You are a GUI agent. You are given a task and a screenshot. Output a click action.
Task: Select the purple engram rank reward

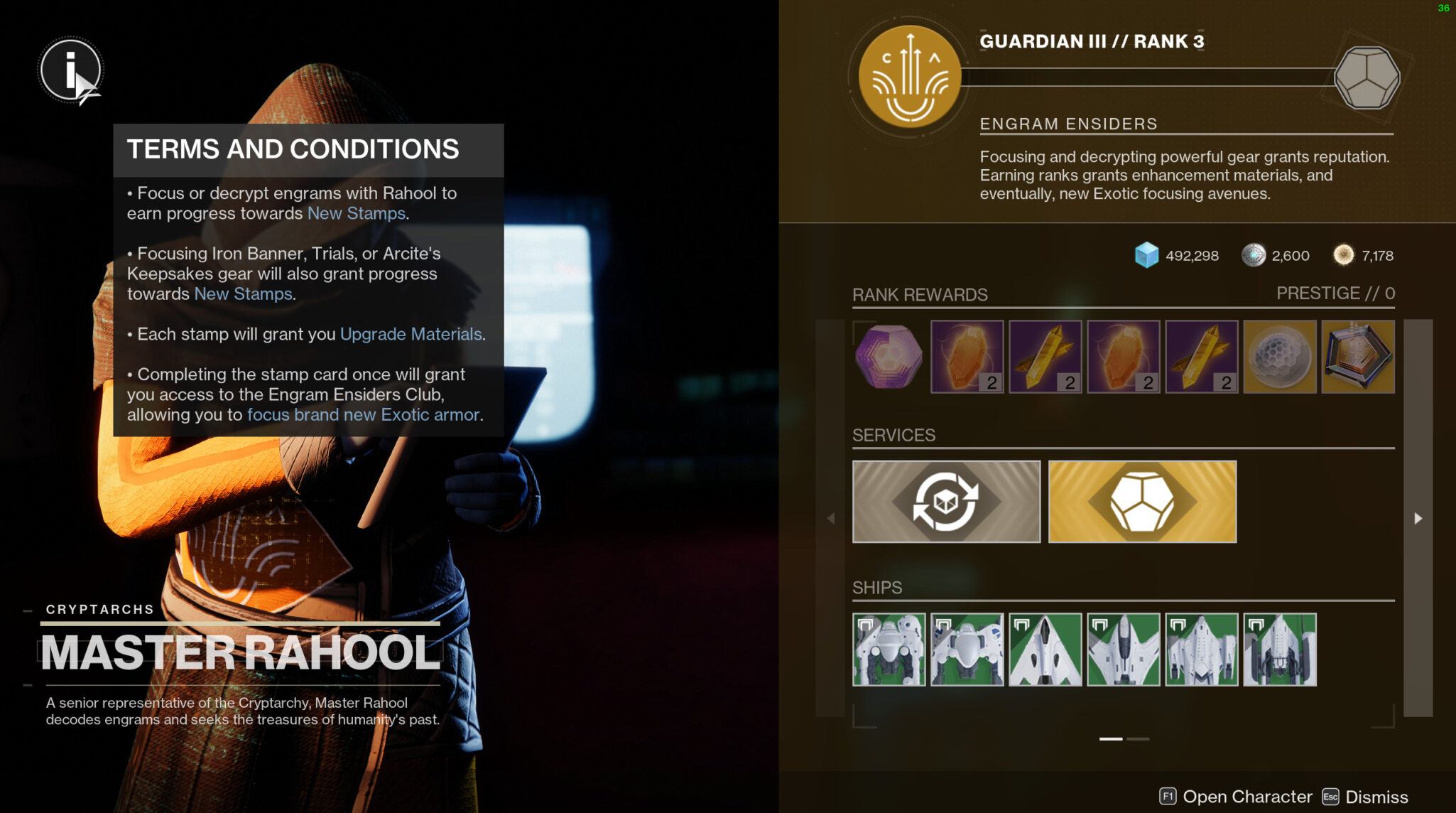[x=889, y=357]
